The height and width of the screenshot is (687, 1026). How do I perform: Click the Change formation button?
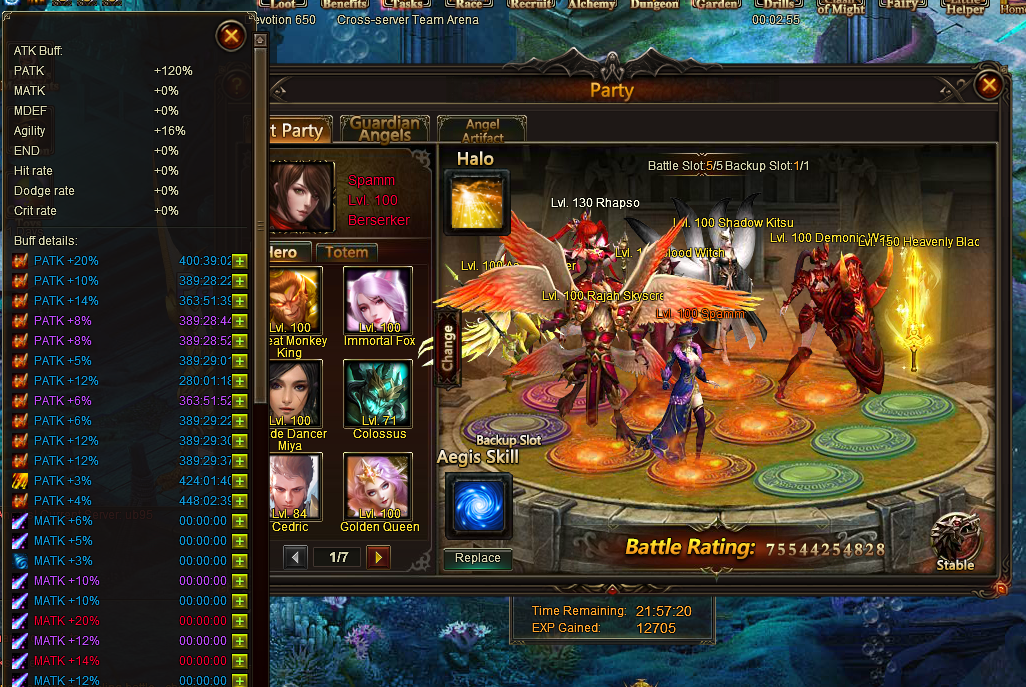pos(447,347)
